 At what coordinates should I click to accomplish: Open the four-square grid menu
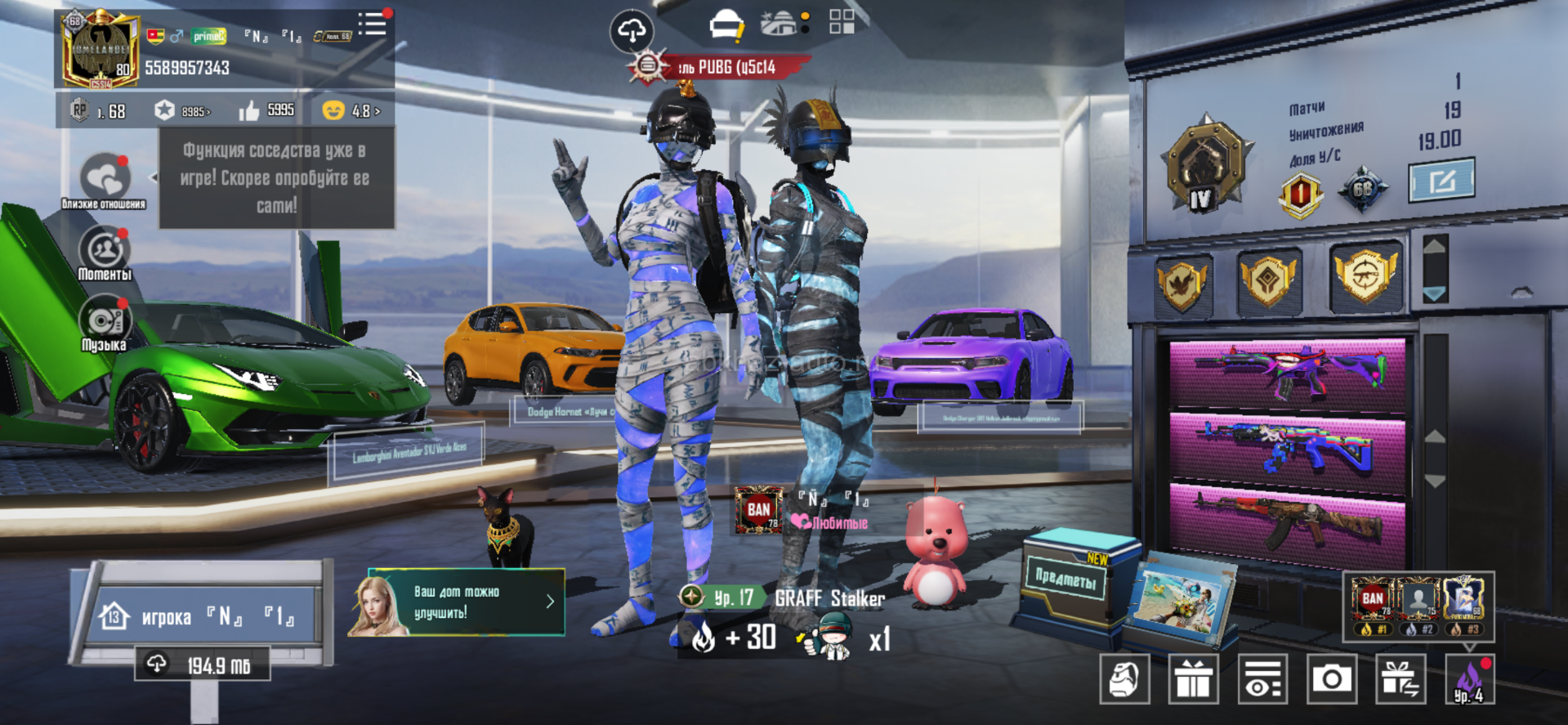point(842,22)
